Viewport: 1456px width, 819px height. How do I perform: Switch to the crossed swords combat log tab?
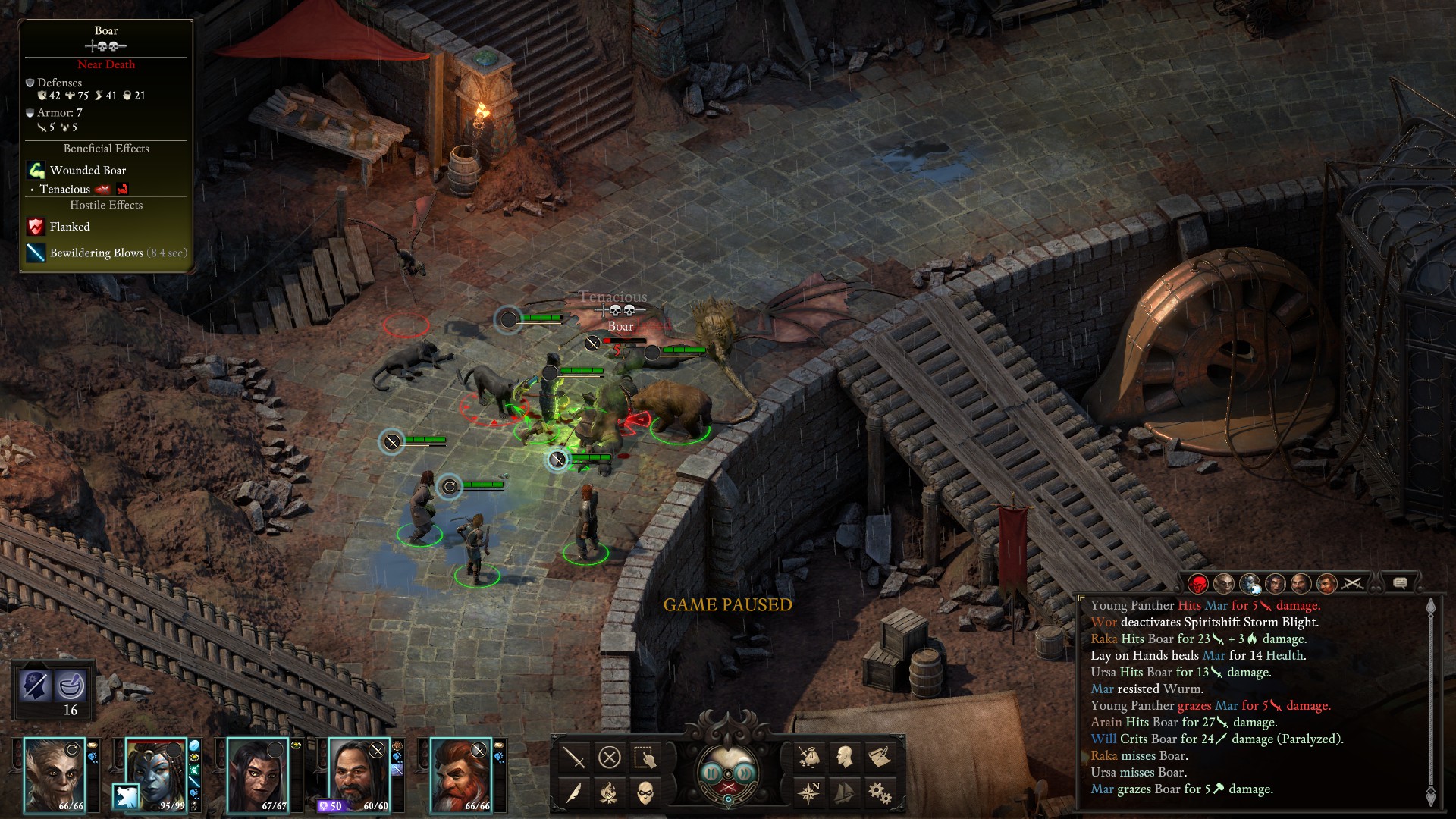1353,583
